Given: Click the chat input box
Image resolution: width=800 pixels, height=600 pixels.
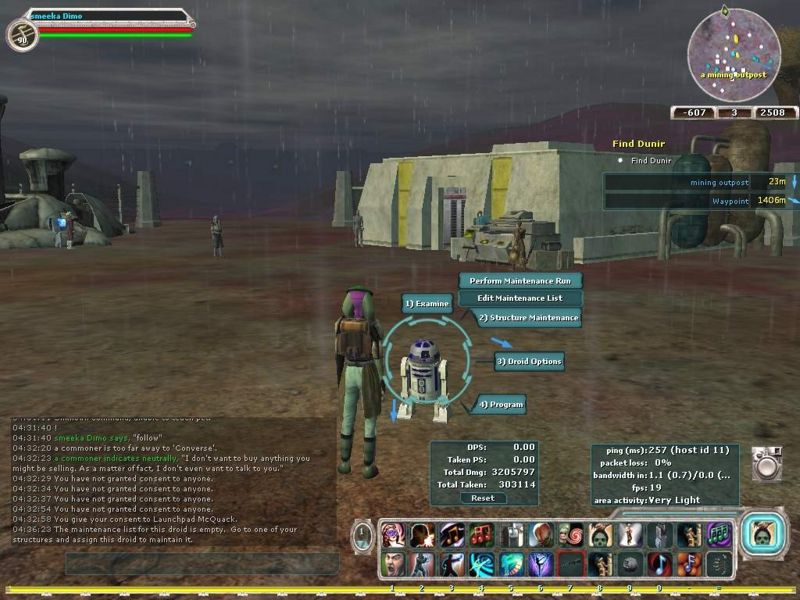Looking at the screenshot, I should click(200, 564).
